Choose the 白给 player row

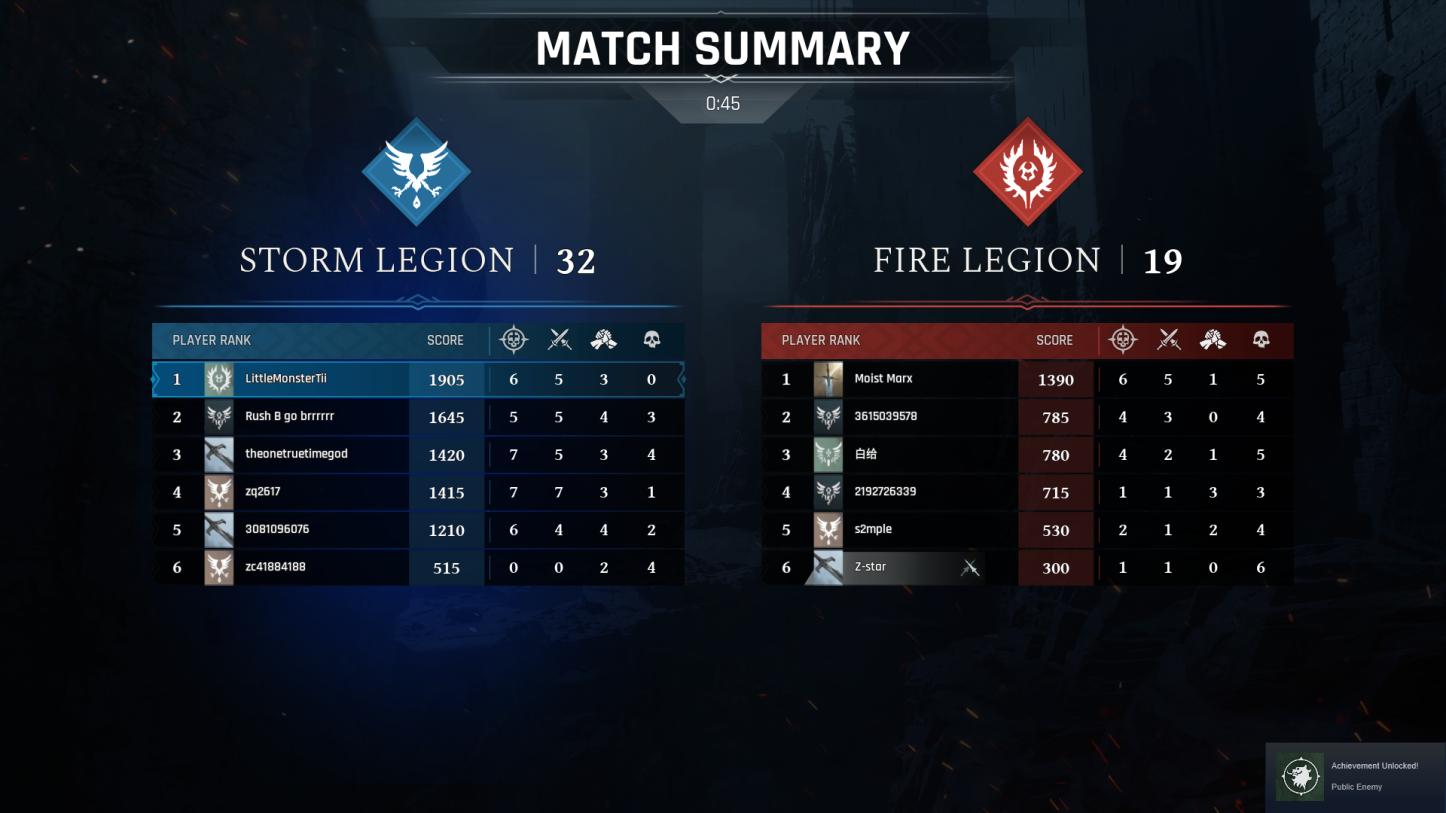[1027, 455]
